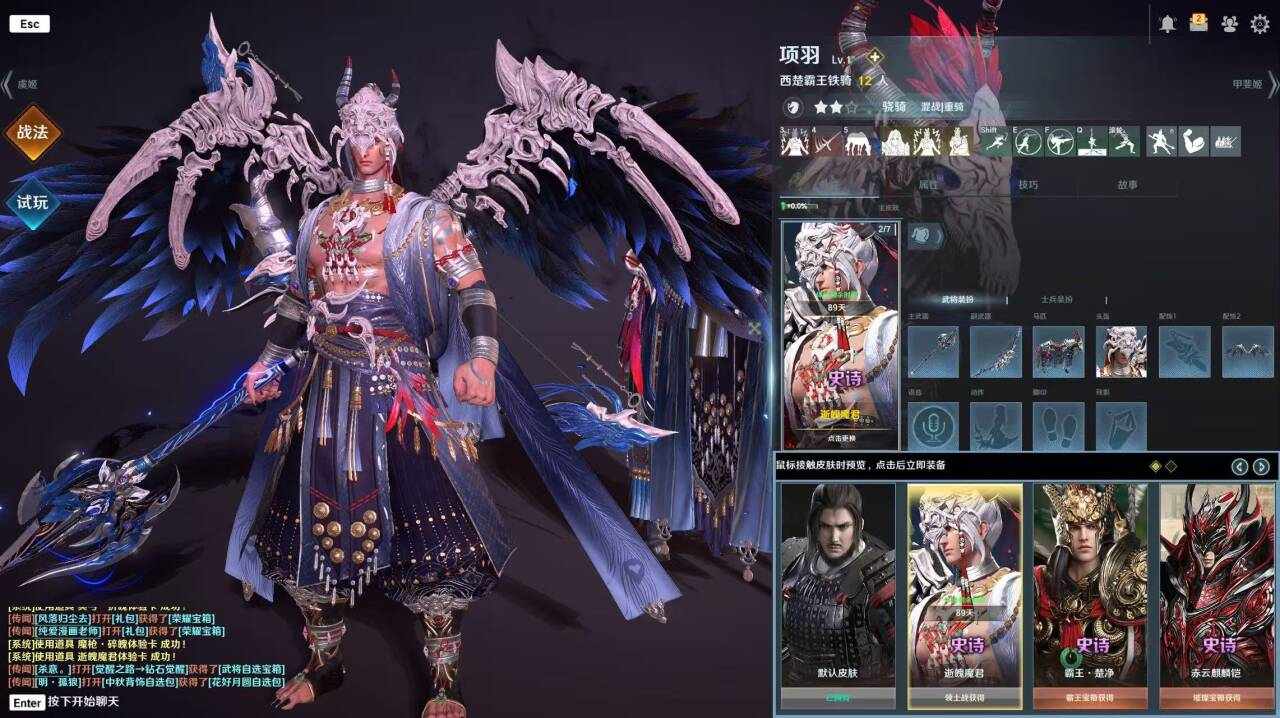The image size is (1280, 718).
Task: Select the main weapon spear slot
Action: click(x=933, y=352)
